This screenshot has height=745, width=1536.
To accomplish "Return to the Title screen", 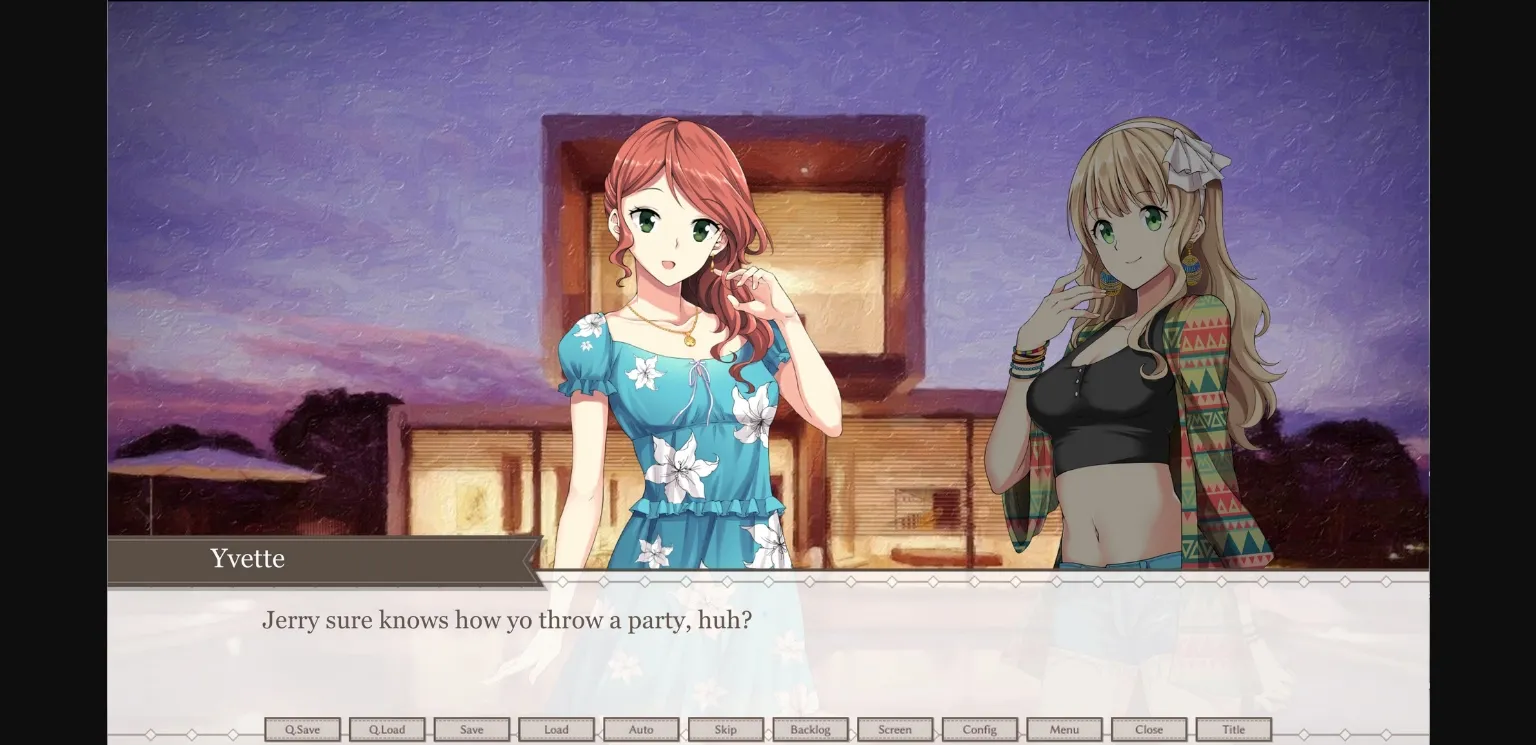I will click(x=1233, y=729).
